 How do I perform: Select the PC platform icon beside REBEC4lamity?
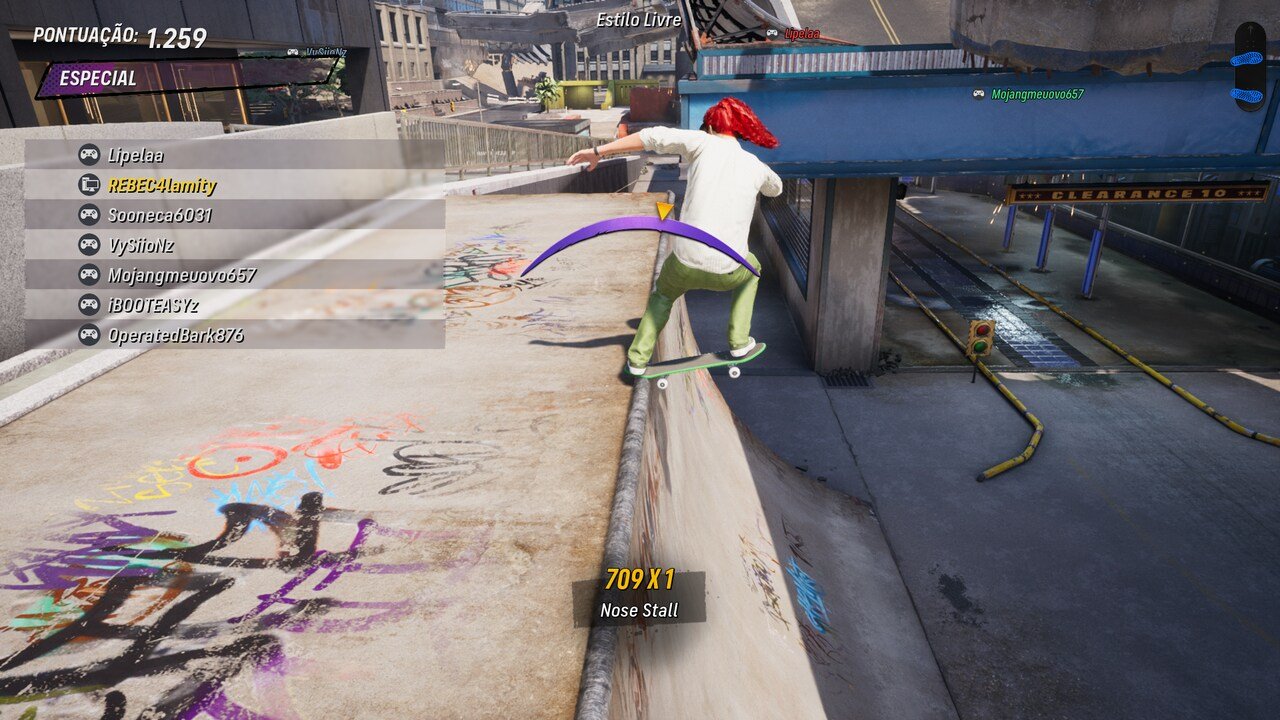click(x=90, y=184)
